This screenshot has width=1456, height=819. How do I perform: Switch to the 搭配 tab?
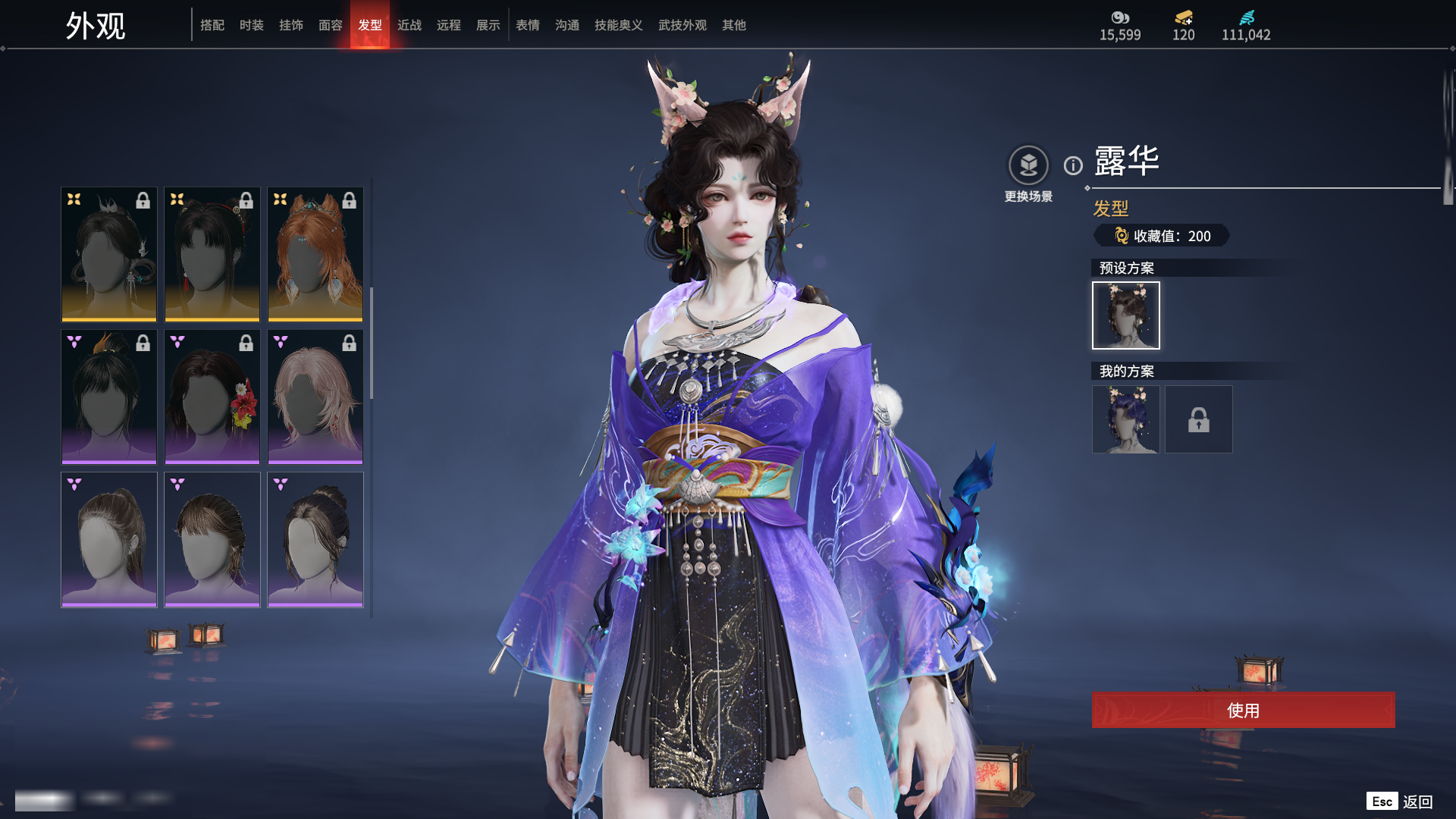[x=212, y=25]
